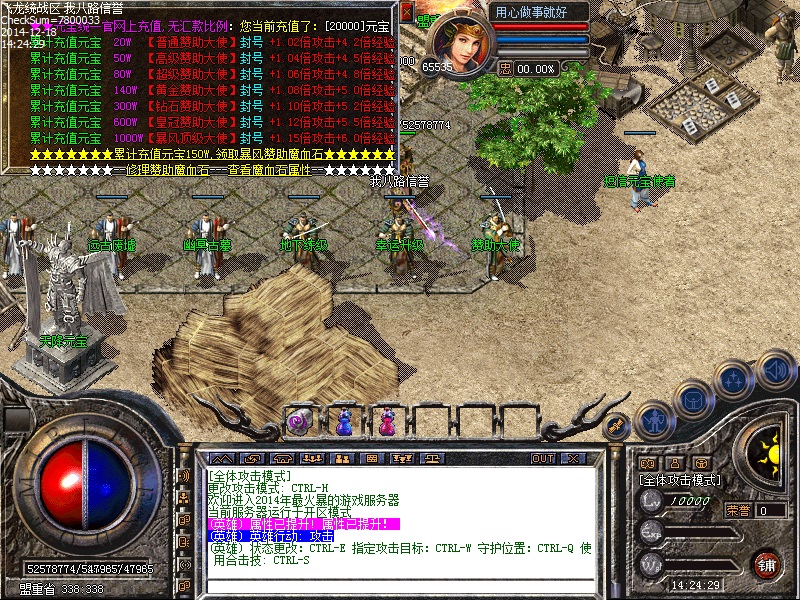Toggle the 全体攻击模式 attack mode label
The height and width of the screenshot is (600, 800).
coord(679,480)
